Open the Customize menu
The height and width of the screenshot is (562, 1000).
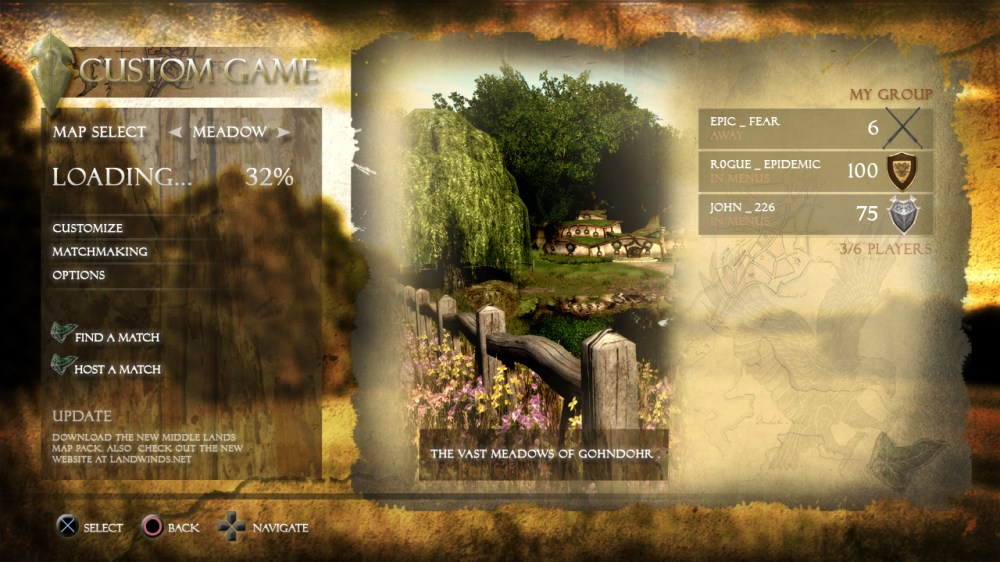88,228
